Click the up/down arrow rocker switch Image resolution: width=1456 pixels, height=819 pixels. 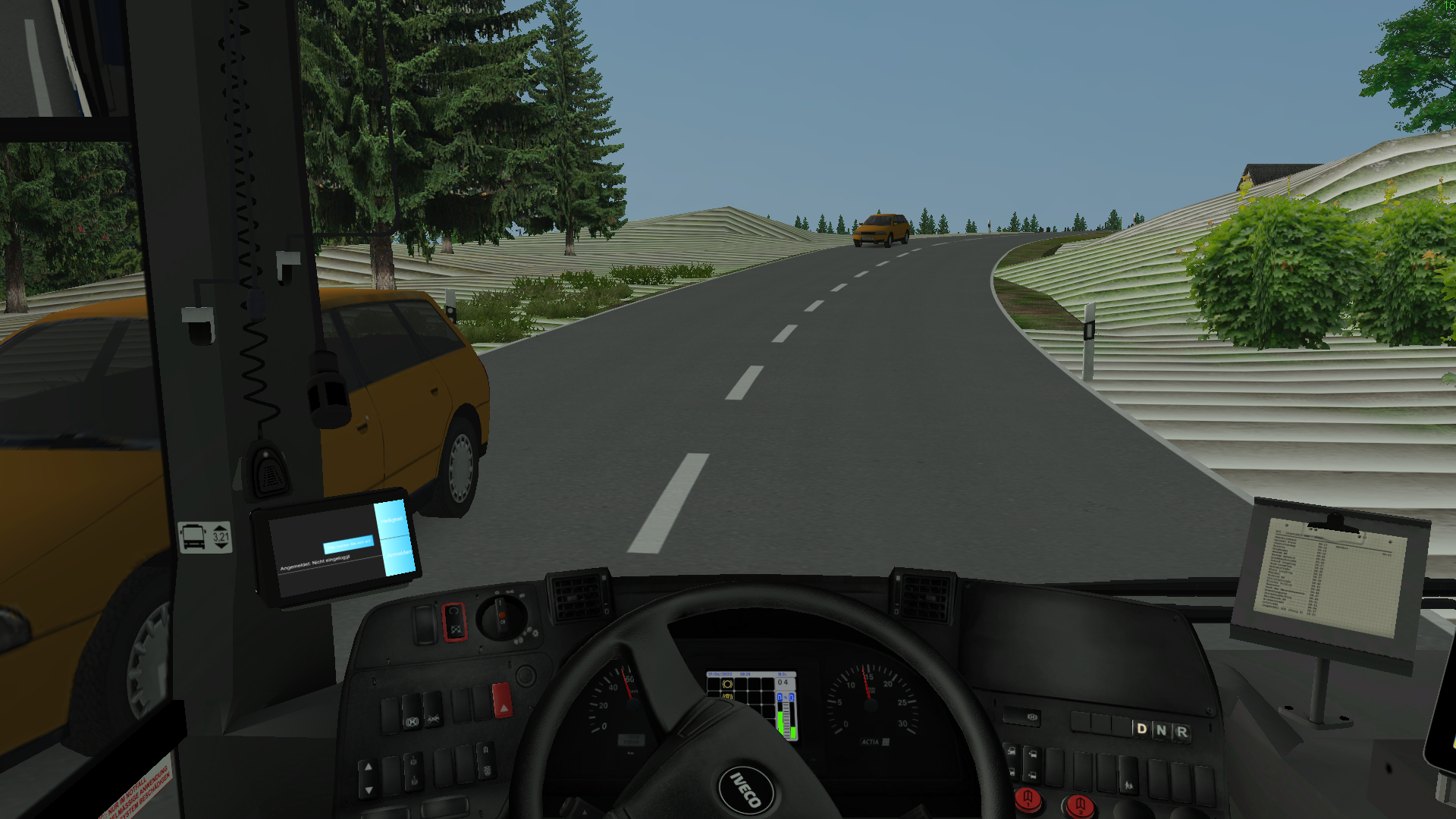tap(369, 778)
